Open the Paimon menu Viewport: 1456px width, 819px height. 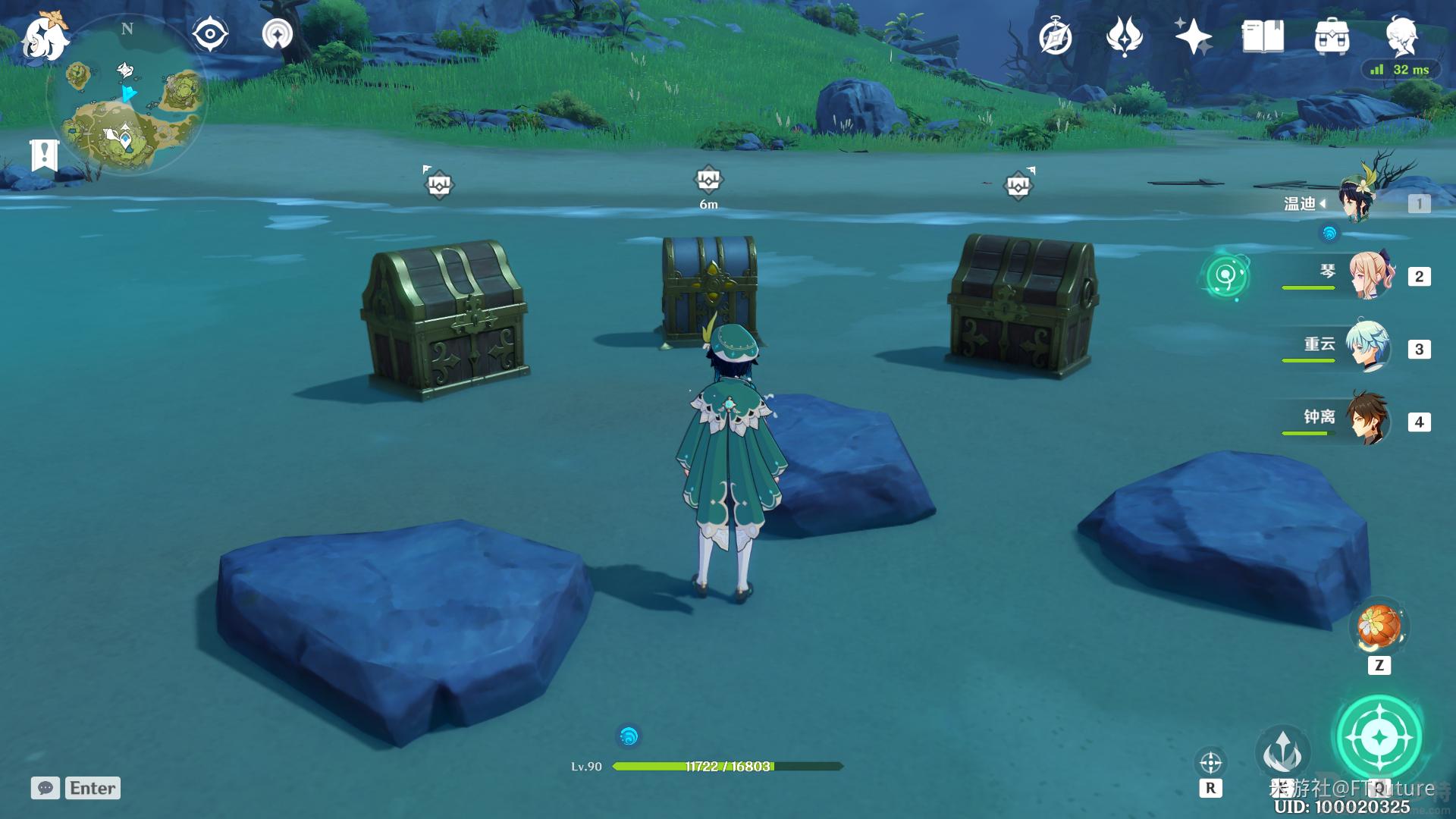coord(44,36)
